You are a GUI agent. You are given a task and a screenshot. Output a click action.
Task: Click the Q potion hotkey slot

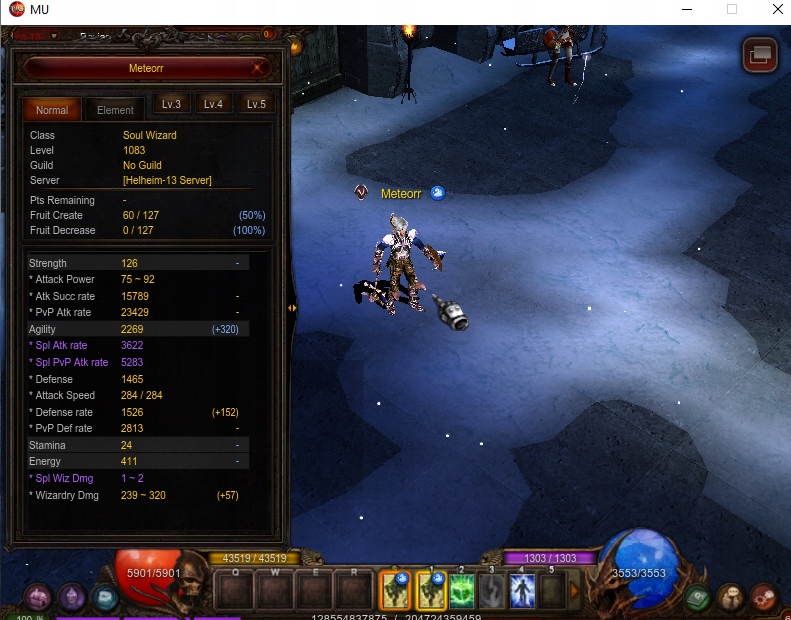pos(235,590)
